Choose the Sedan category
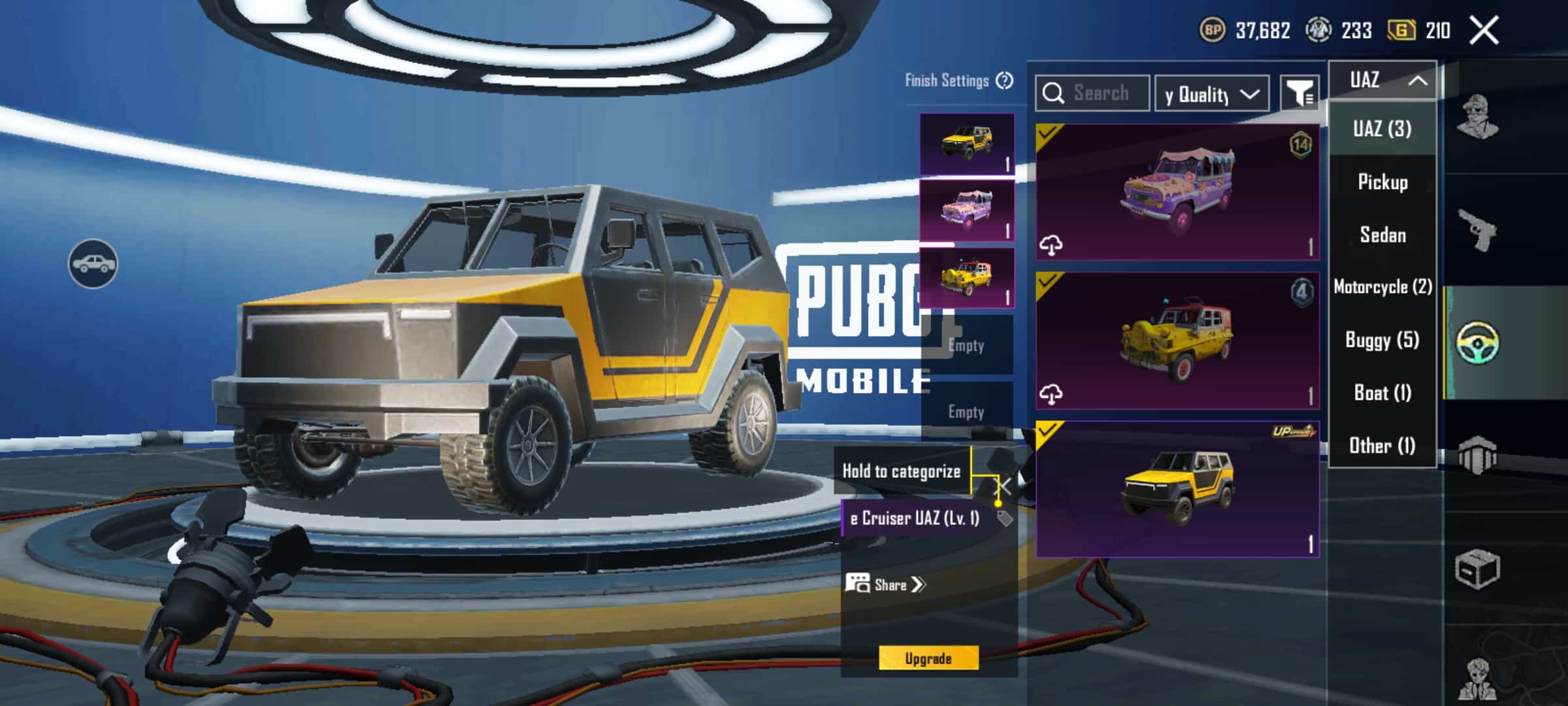Screen dimensions: 1568x706 pyautogui.click(x=1382, y=235)
